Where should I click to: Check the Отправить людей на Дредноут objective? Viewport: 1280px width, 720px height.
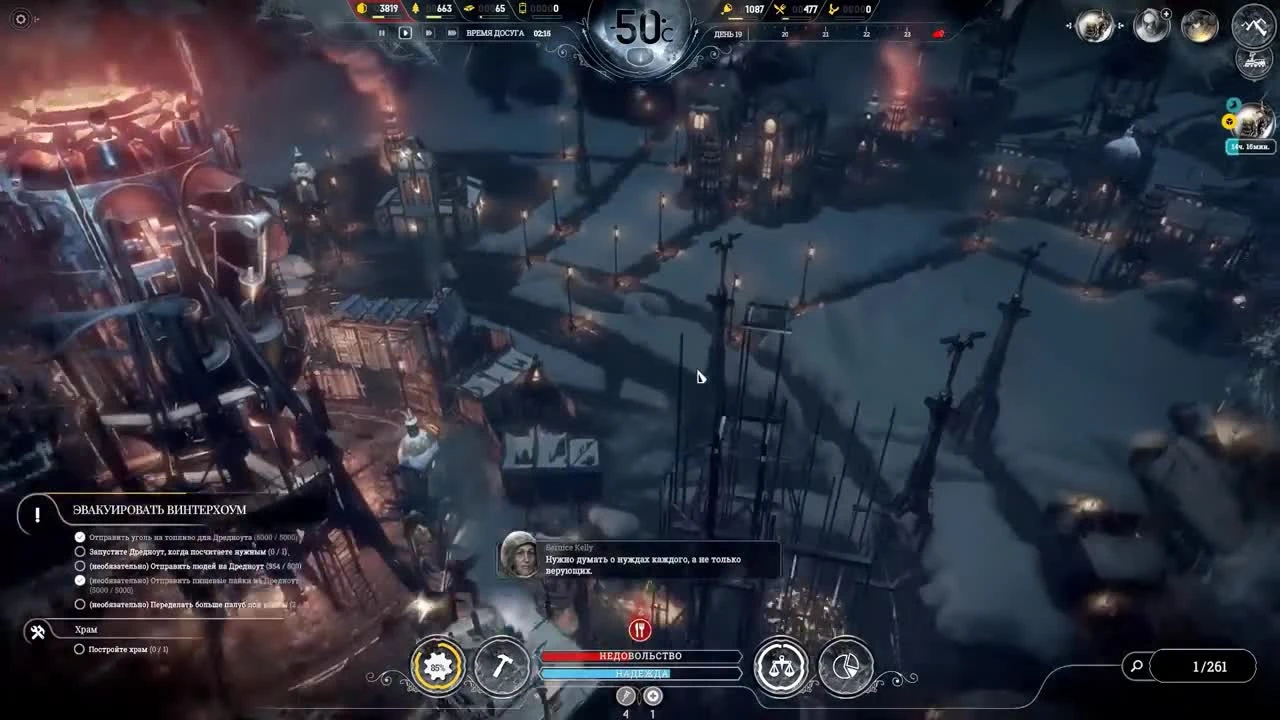click(79, 565)
